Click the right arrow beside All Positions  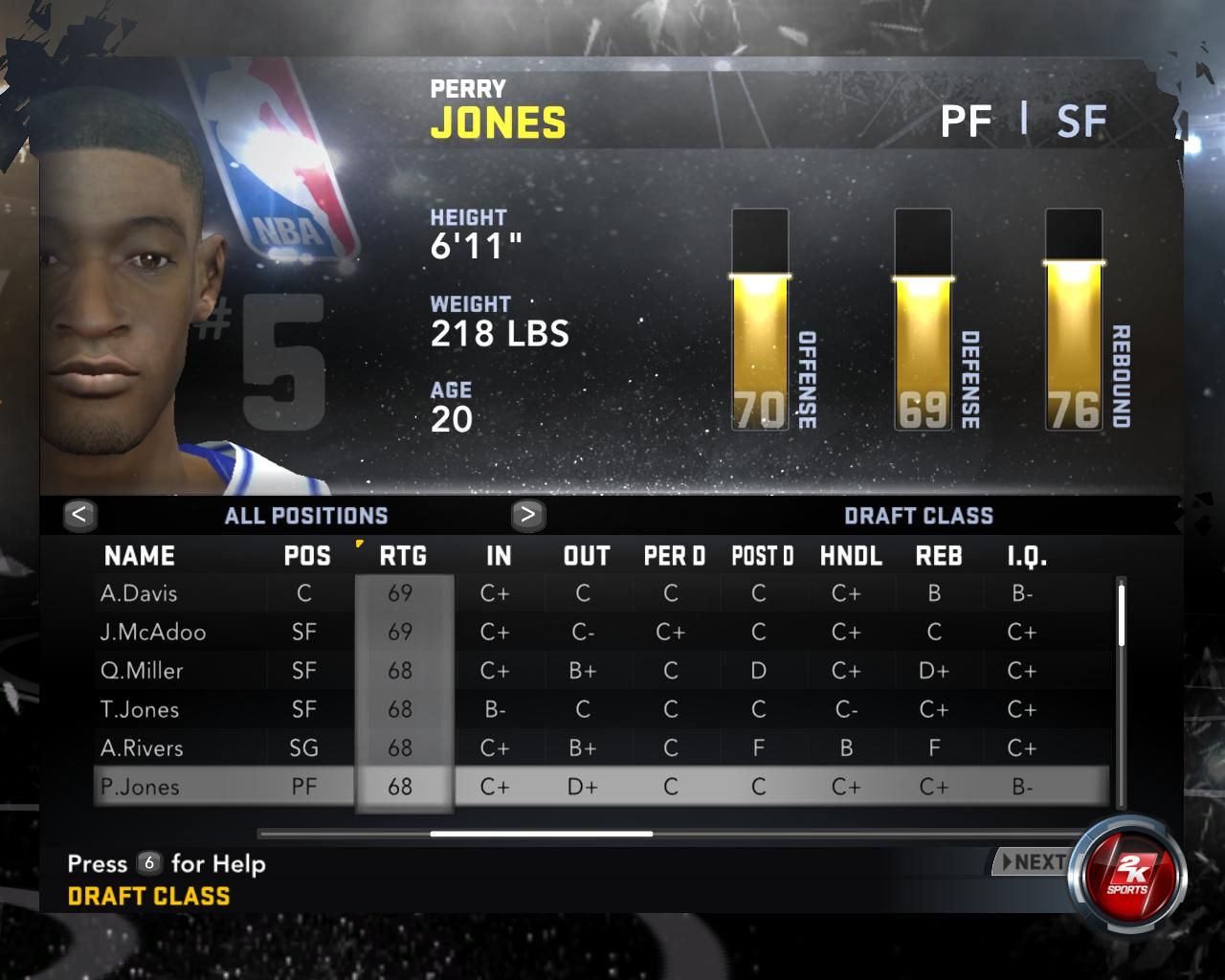coord(527,515)
